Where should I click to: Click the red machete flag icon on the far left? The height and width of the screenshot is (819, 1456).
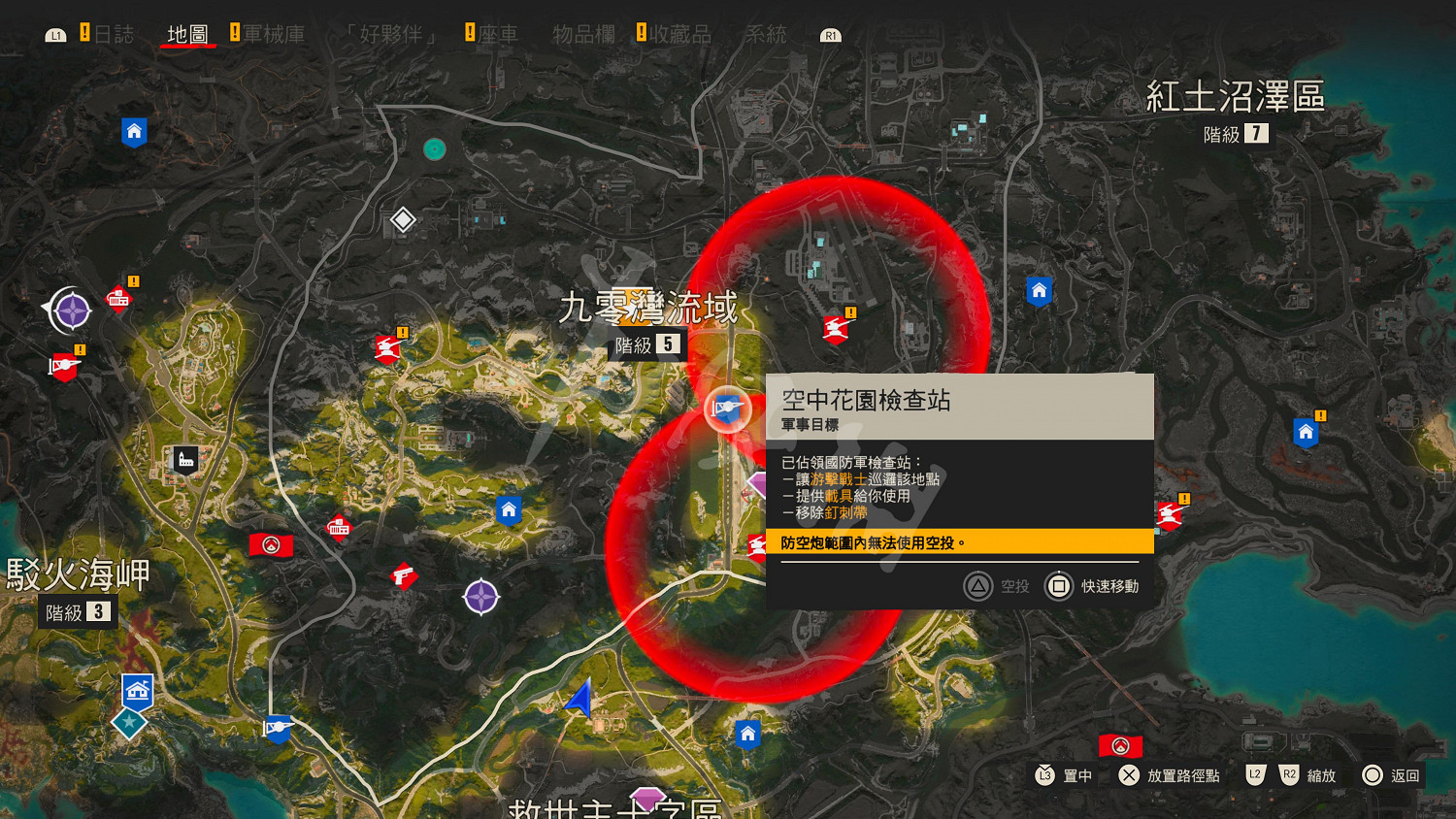62,367
